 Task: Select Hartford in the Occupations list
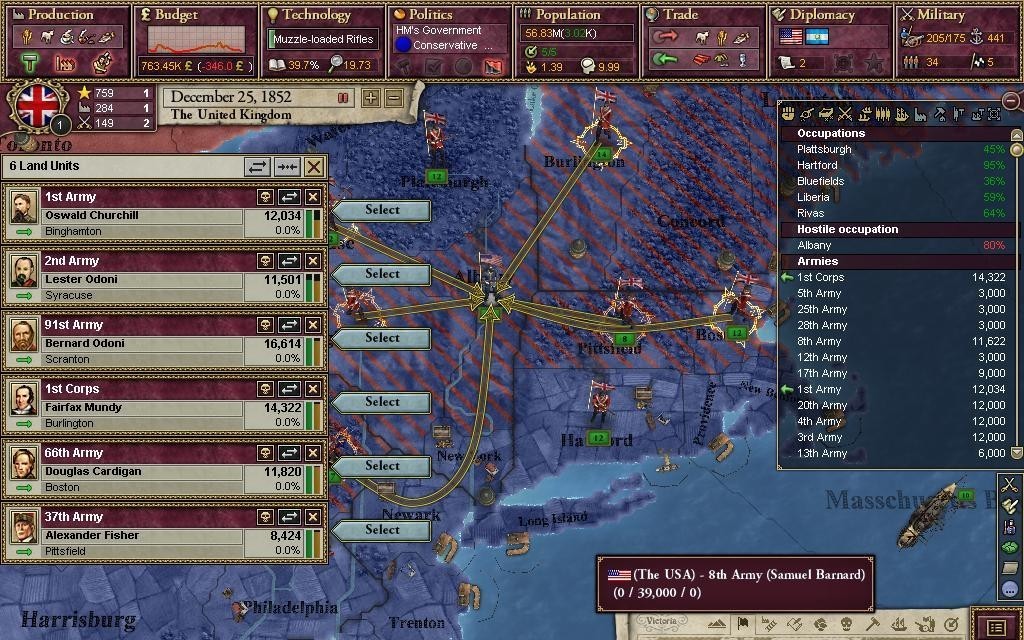click(818, 165)
